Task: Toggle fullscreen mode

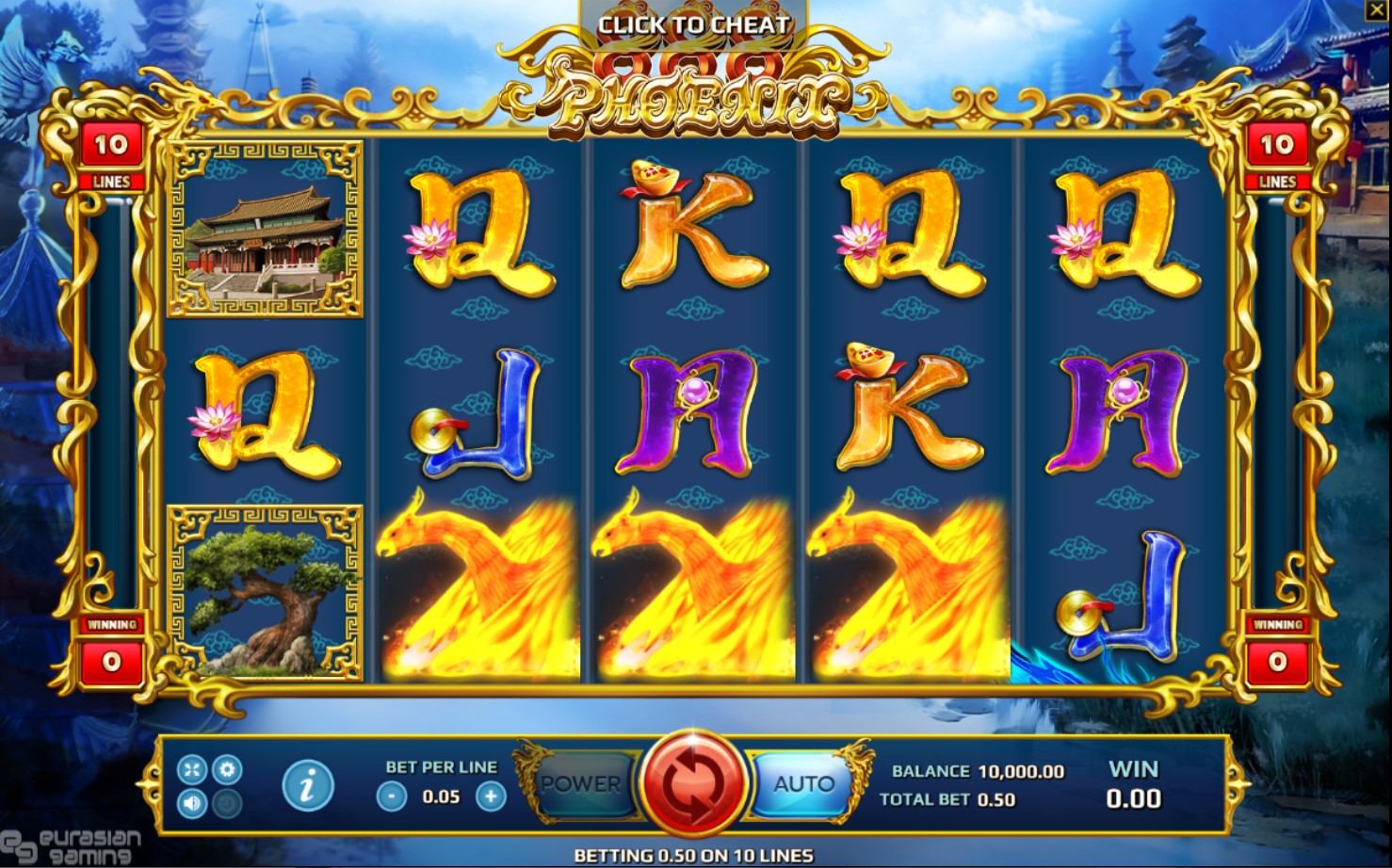Action: (192, 770)
